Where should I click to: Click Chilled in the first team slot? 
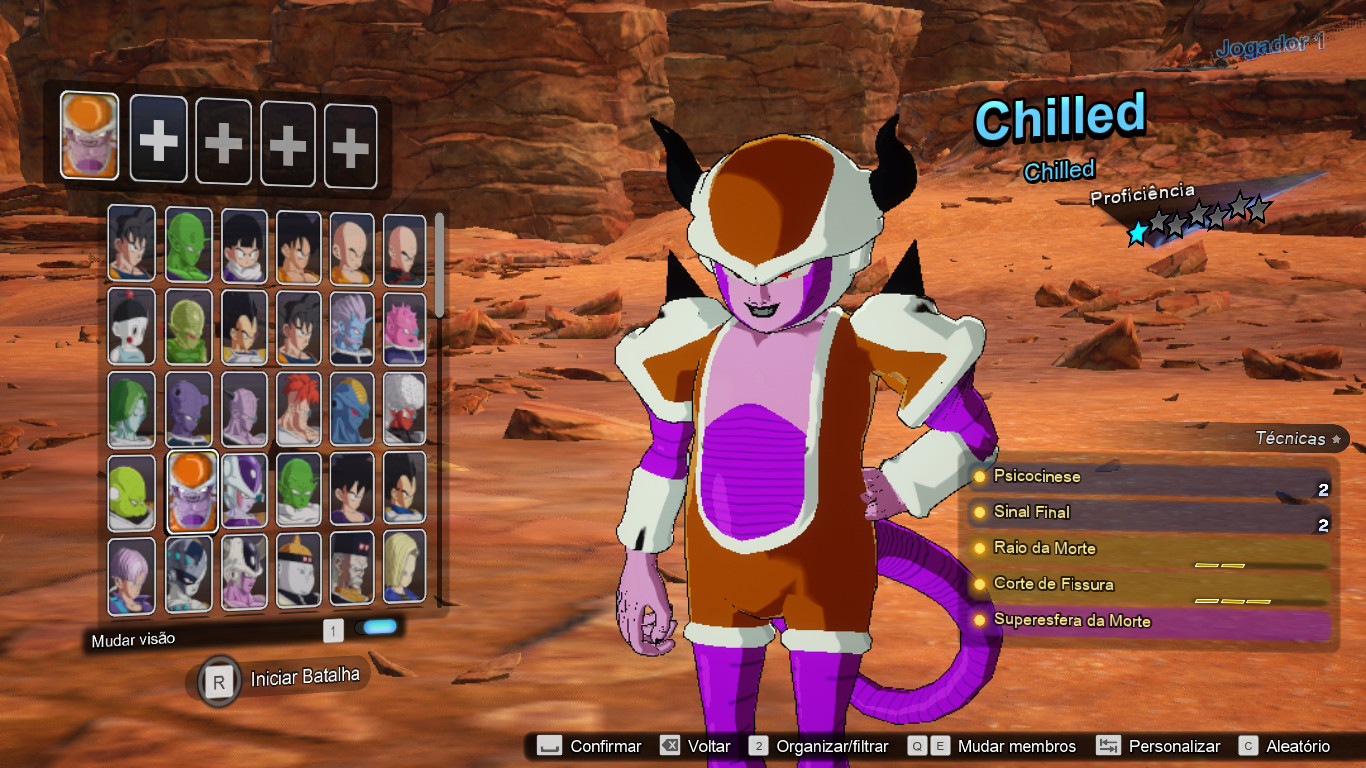89,136
